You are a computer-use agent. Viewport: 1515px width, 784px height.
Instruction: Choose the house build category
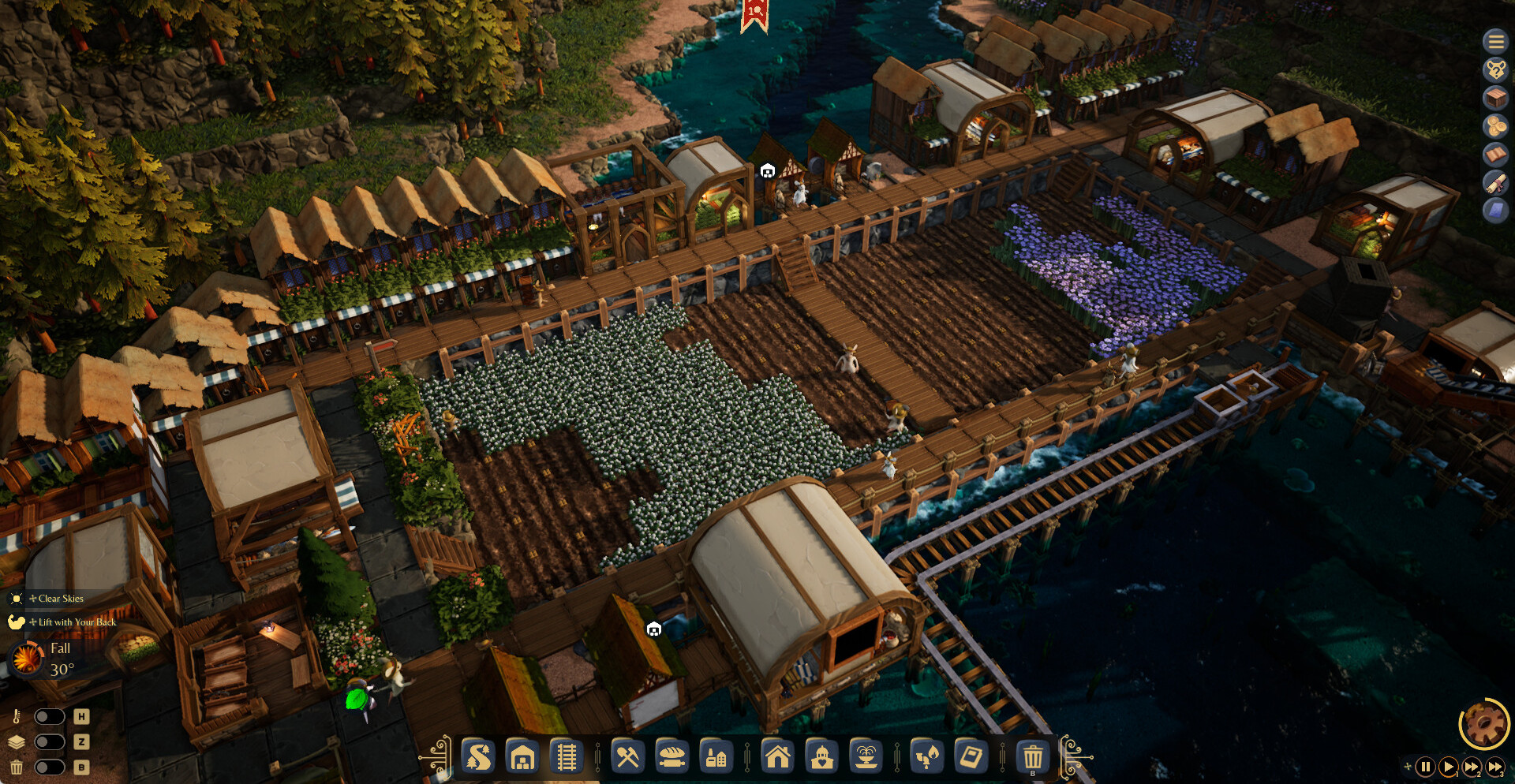click(x=777, y=757)
